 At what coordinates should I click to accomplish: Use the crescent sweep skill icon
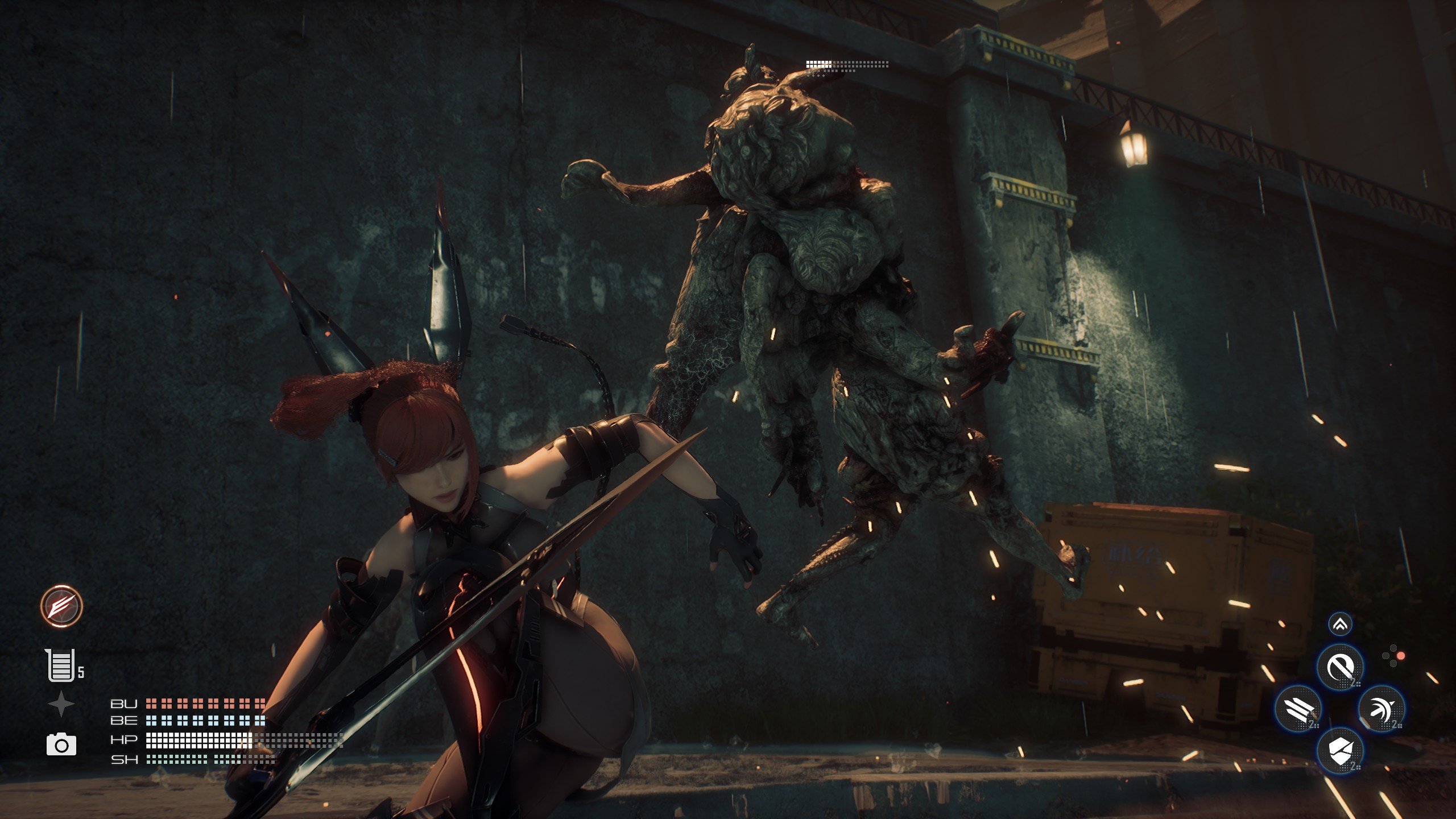(1381, 709)
